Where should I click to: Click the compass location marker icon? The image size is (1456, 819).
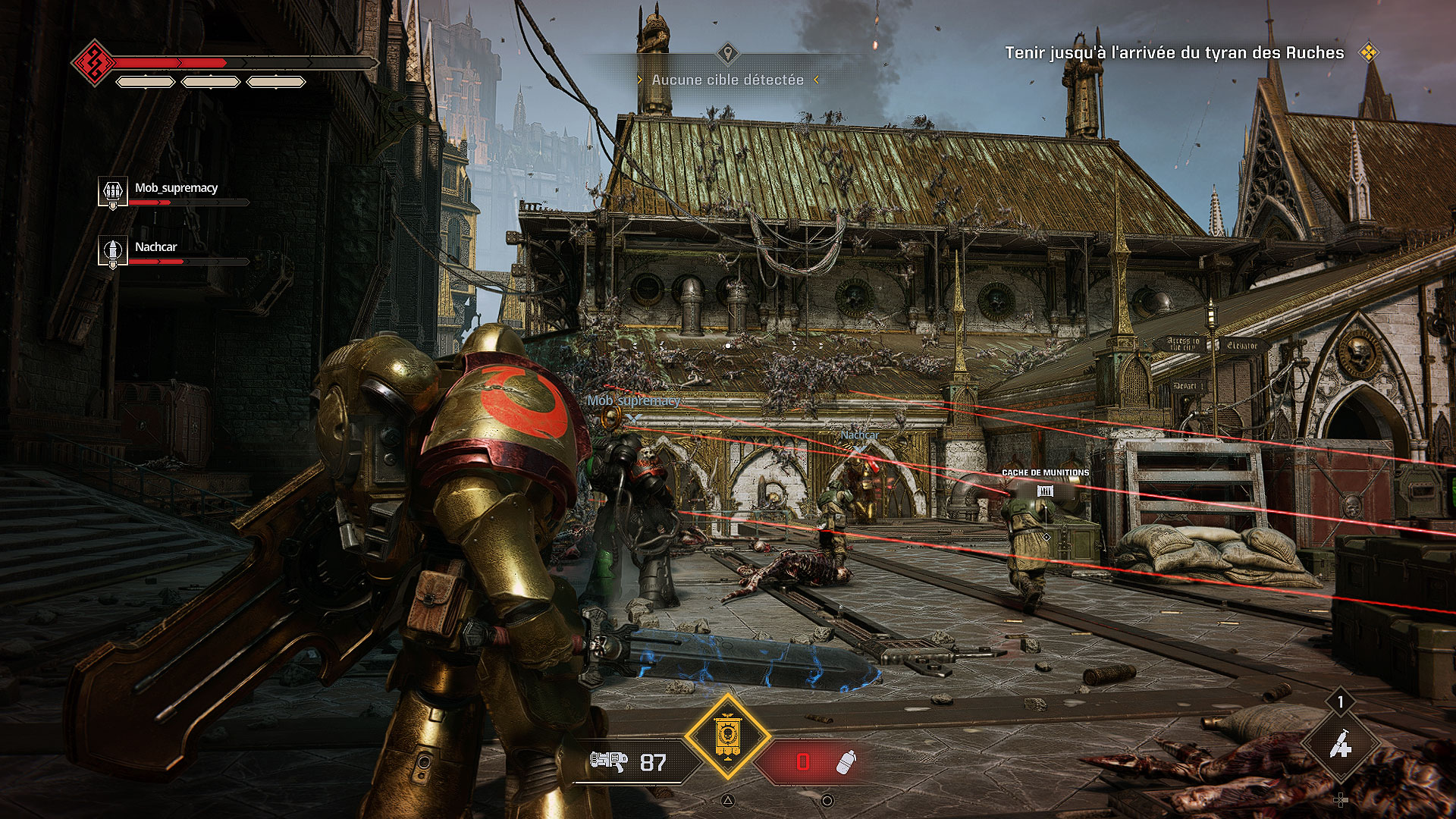(x=727, y=53)
